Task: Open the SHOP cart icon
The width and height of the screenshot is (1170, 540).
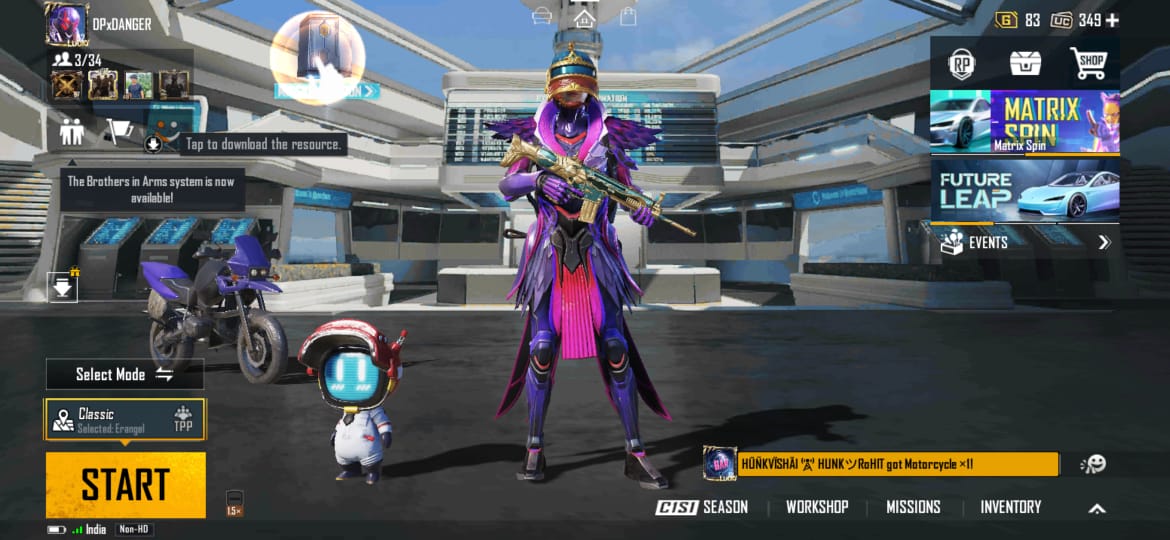Action: pos(1089,64)
